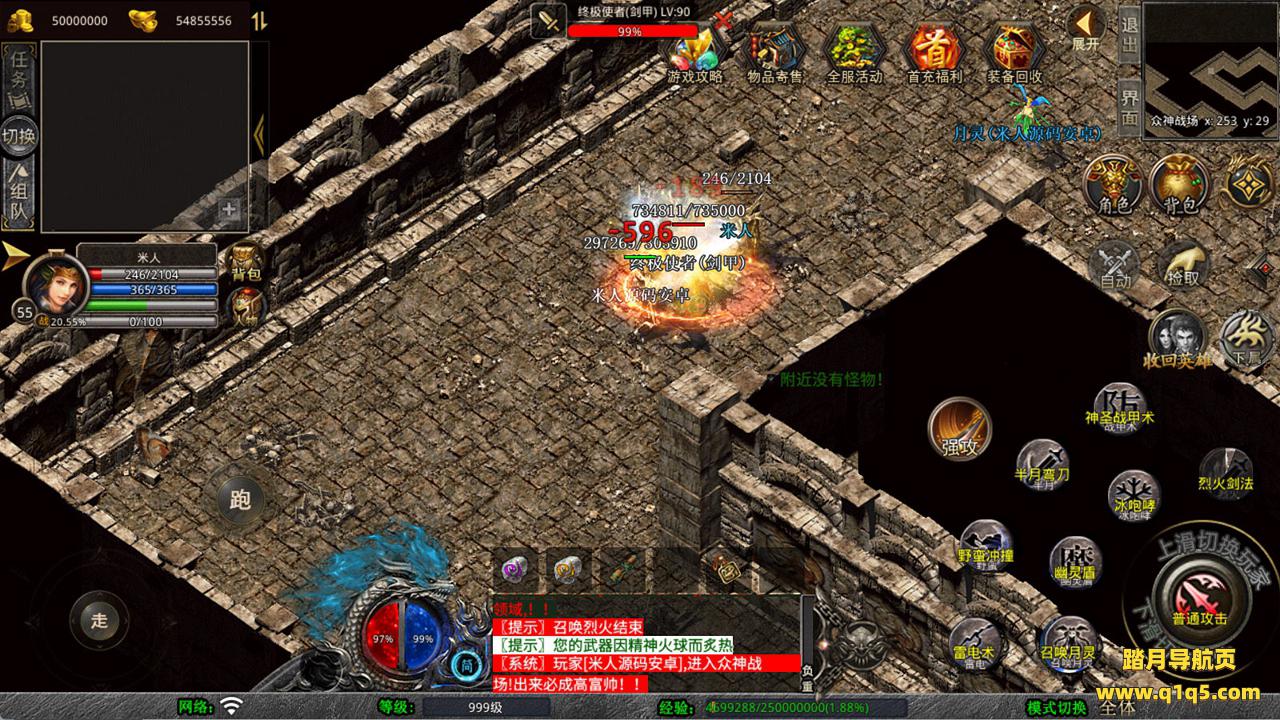Toggle the 展开 expand arrow
Screen dimensions: 1280x720
click(x=1085, y=27)
